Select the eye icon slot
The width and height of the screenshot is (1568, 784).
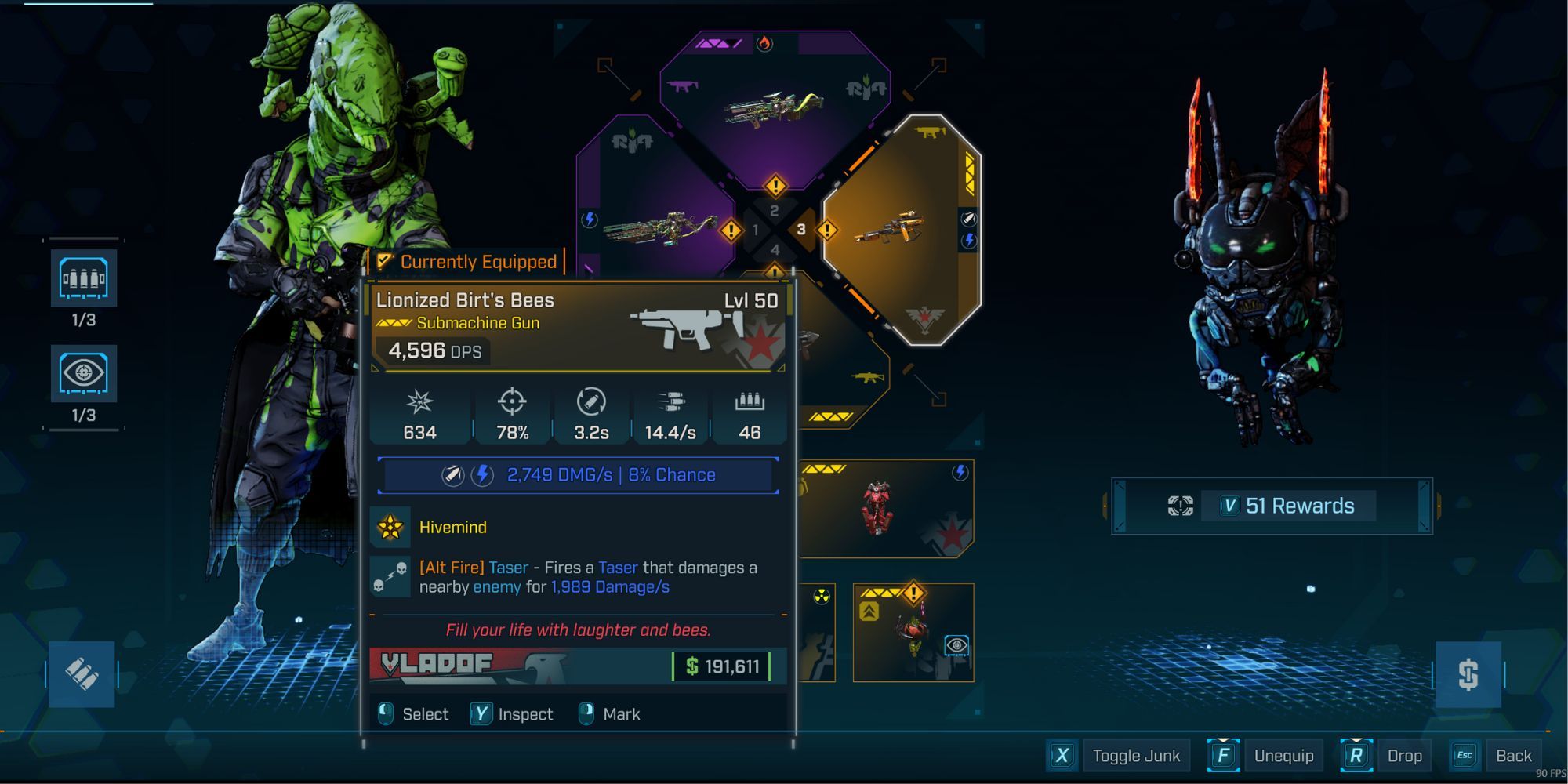coord(84,373)
